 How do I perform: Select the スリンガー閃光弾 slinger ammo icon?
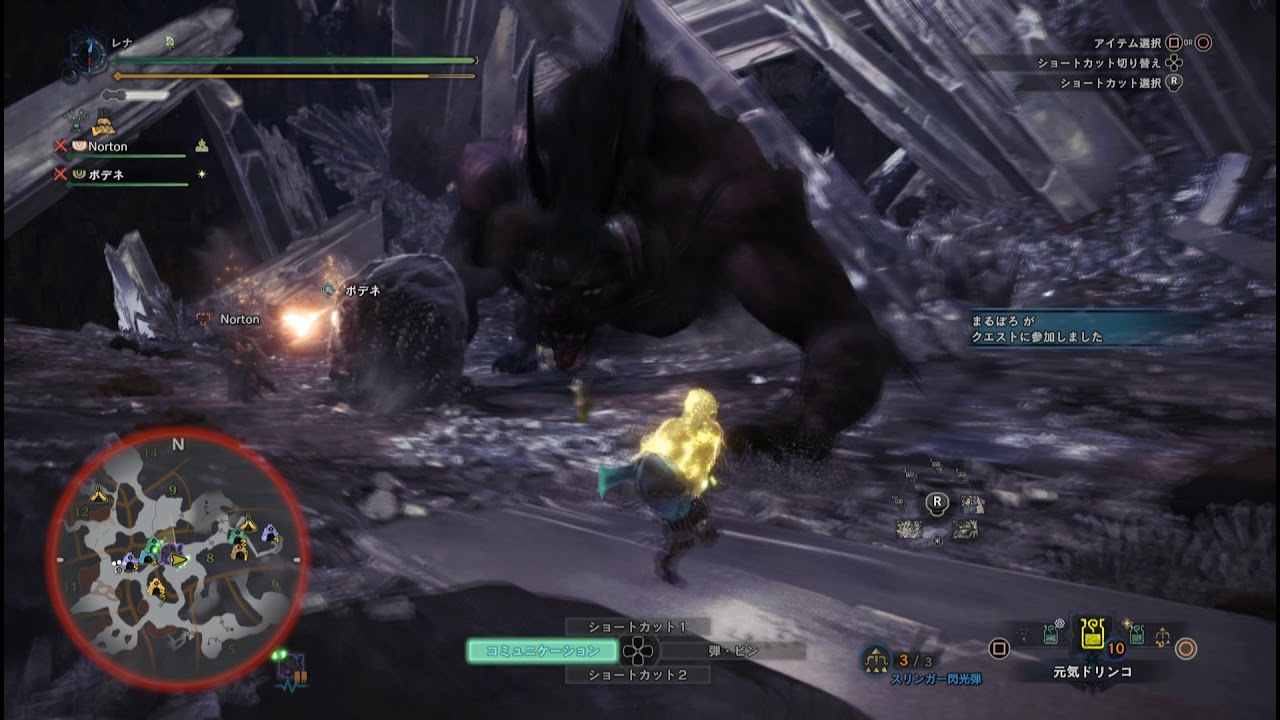click(876, 659)
